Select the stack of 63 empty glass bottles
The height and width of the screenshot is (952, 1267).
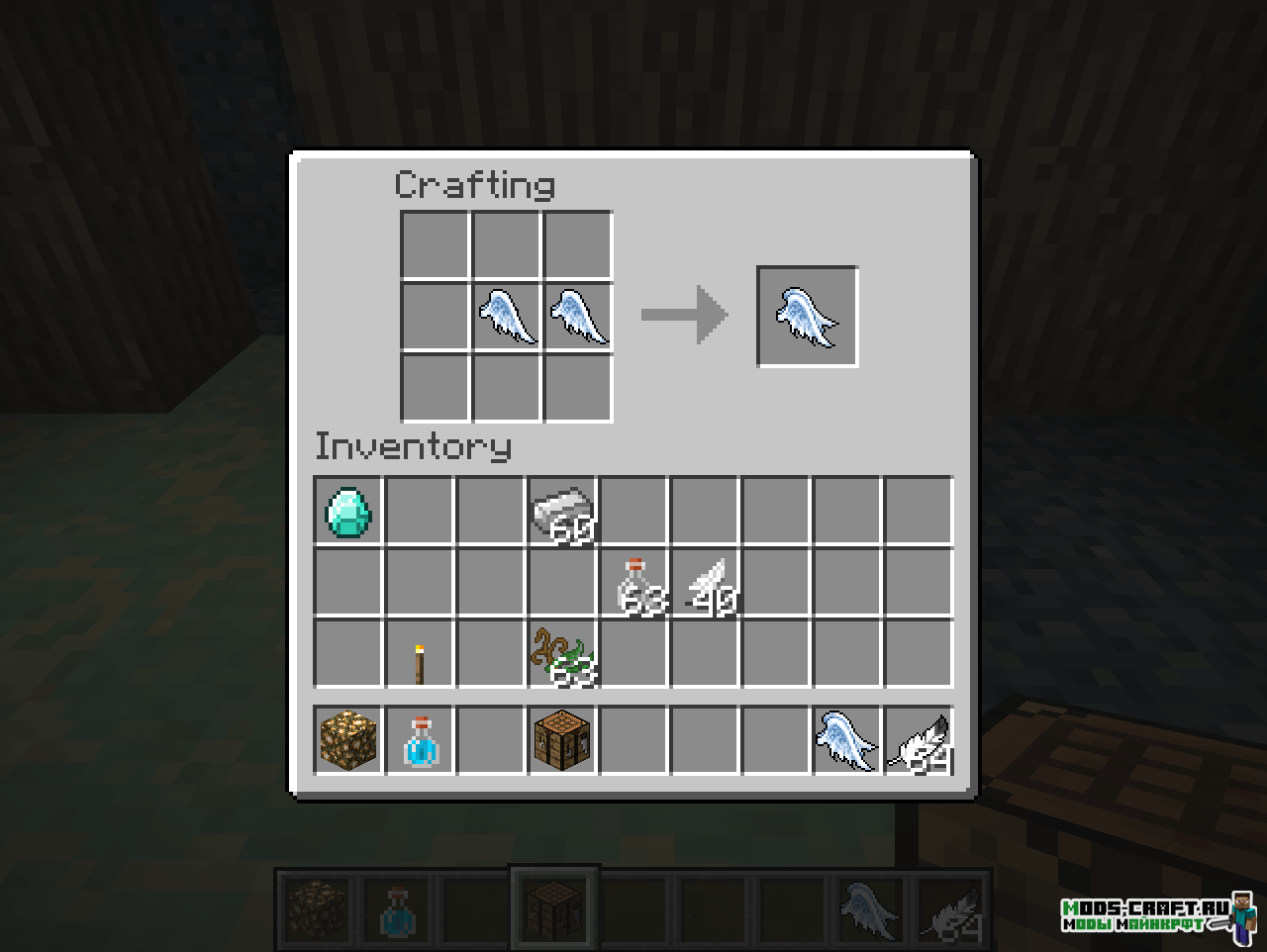pos(633,582)
